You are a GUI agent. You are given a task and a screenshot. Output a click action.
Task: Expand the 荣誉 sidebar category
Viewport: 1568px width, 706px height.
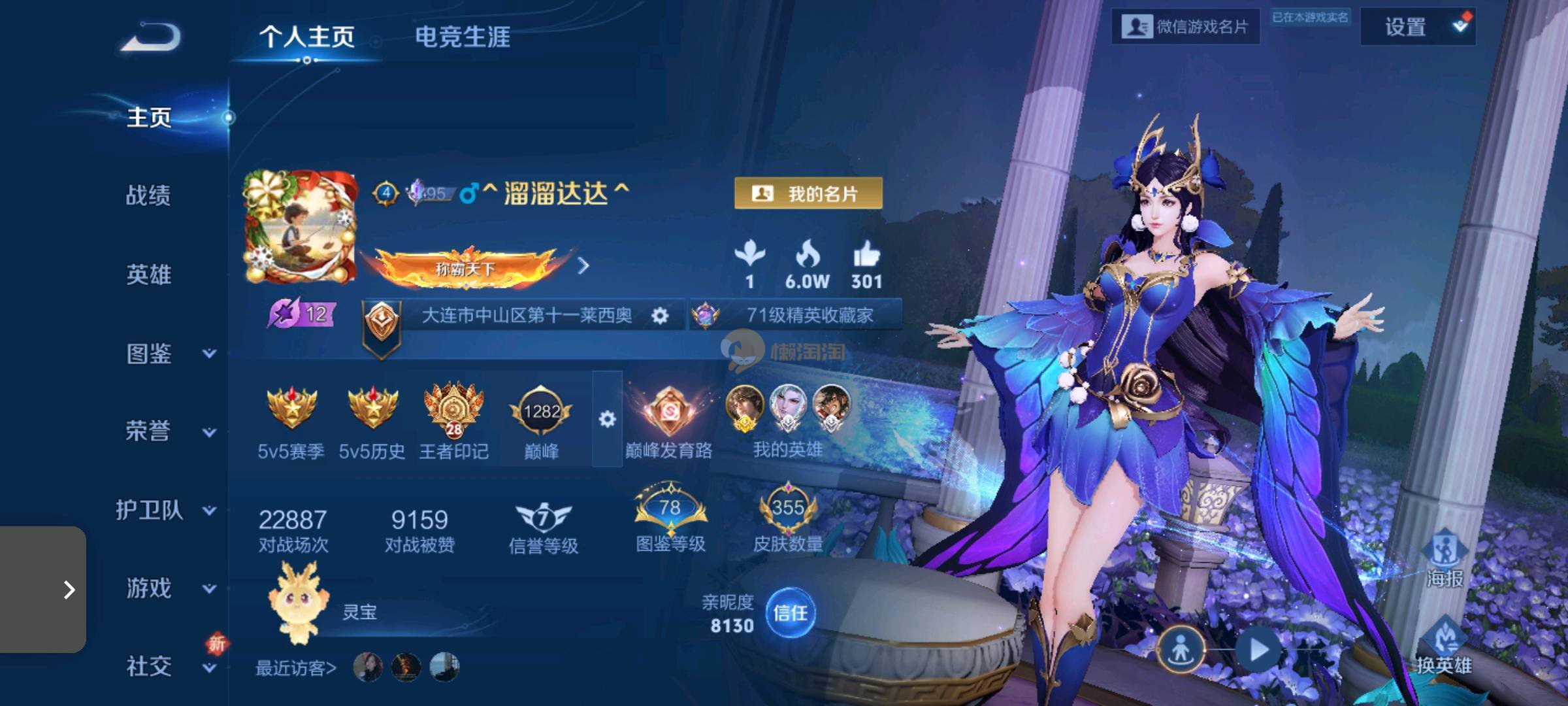(169, 431)
